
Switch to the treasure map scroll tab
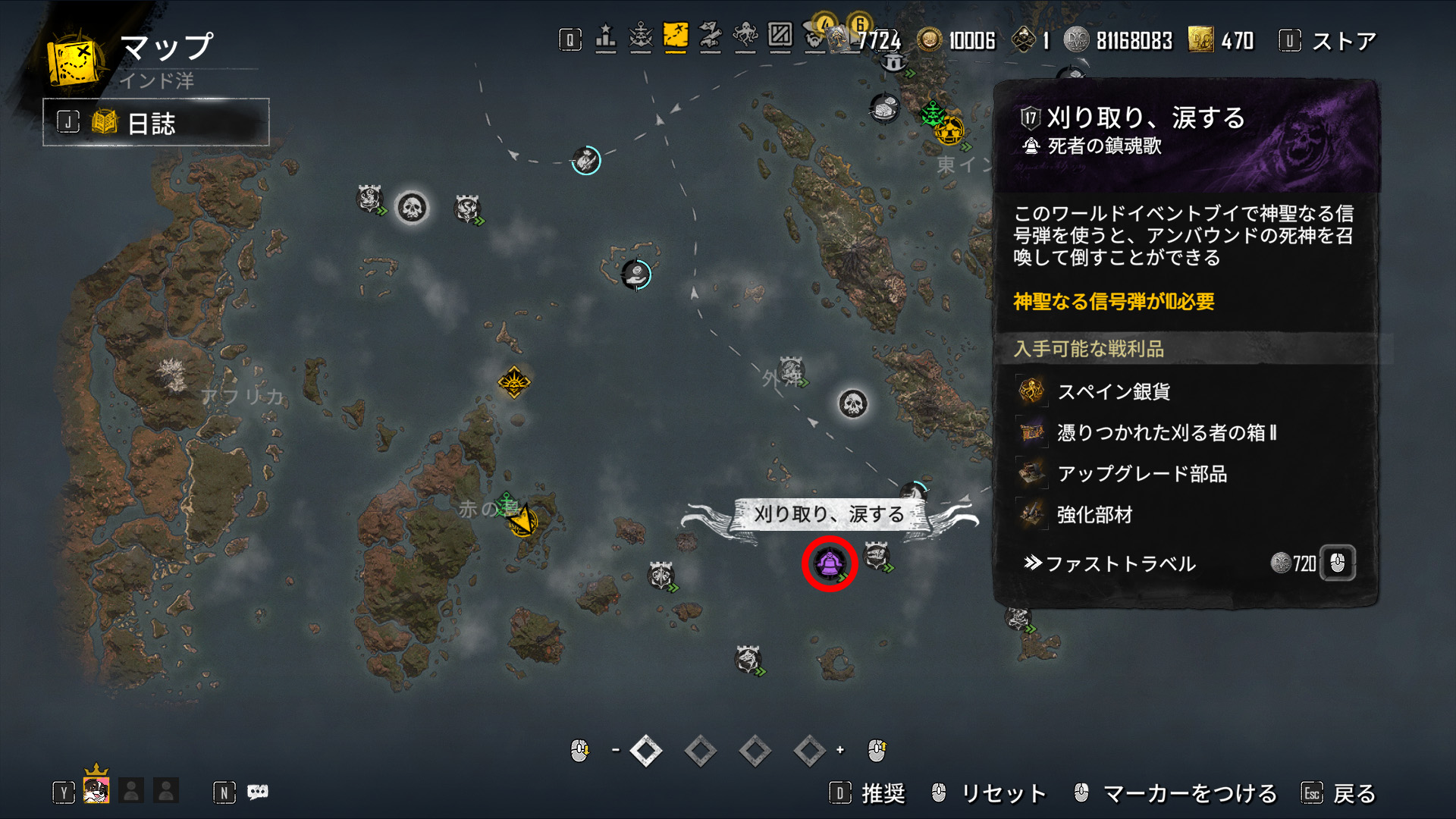click(710, 36)
